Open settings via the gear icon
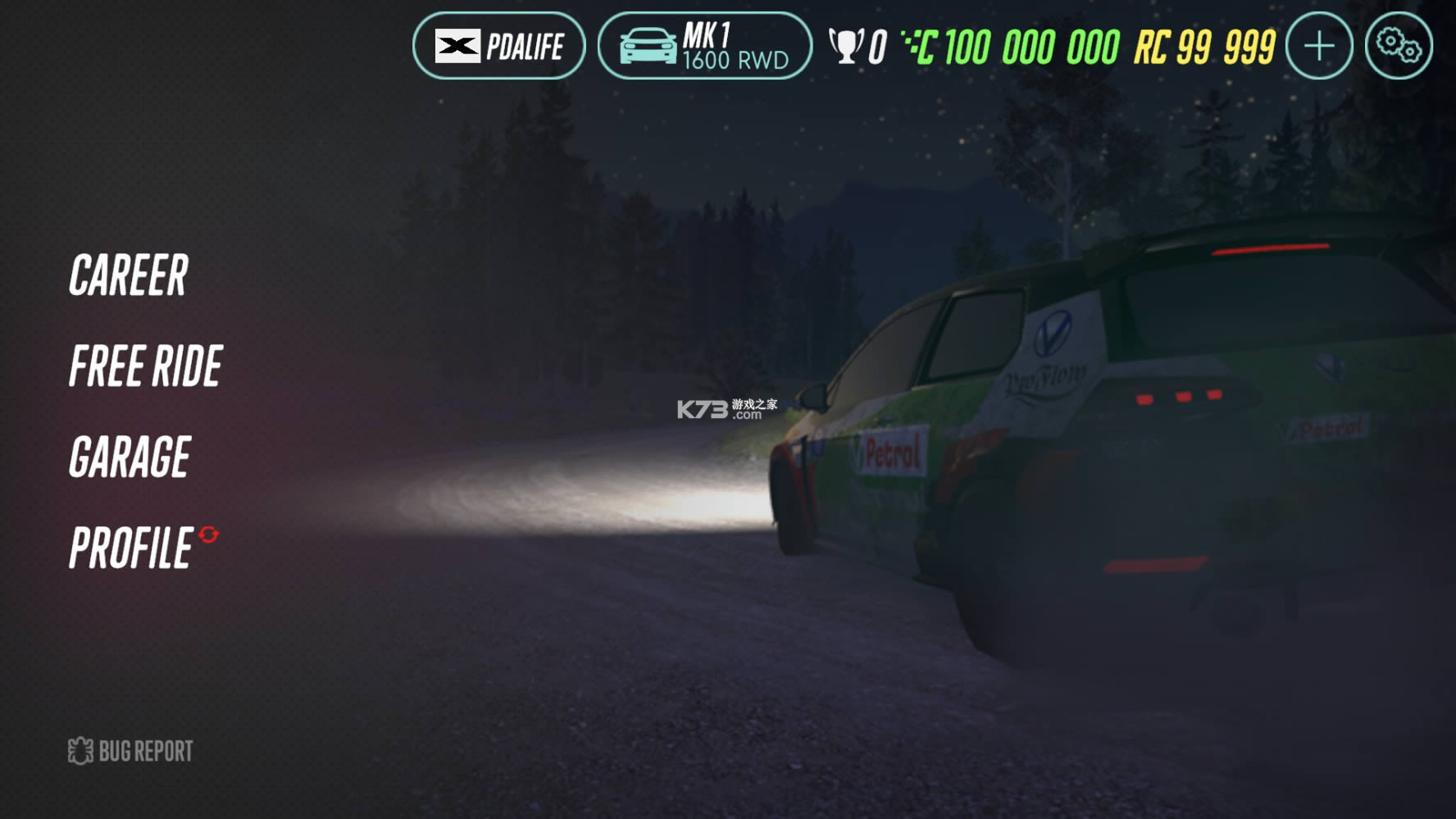The height and width of the screenshot is (819, 1456). 1398,46
